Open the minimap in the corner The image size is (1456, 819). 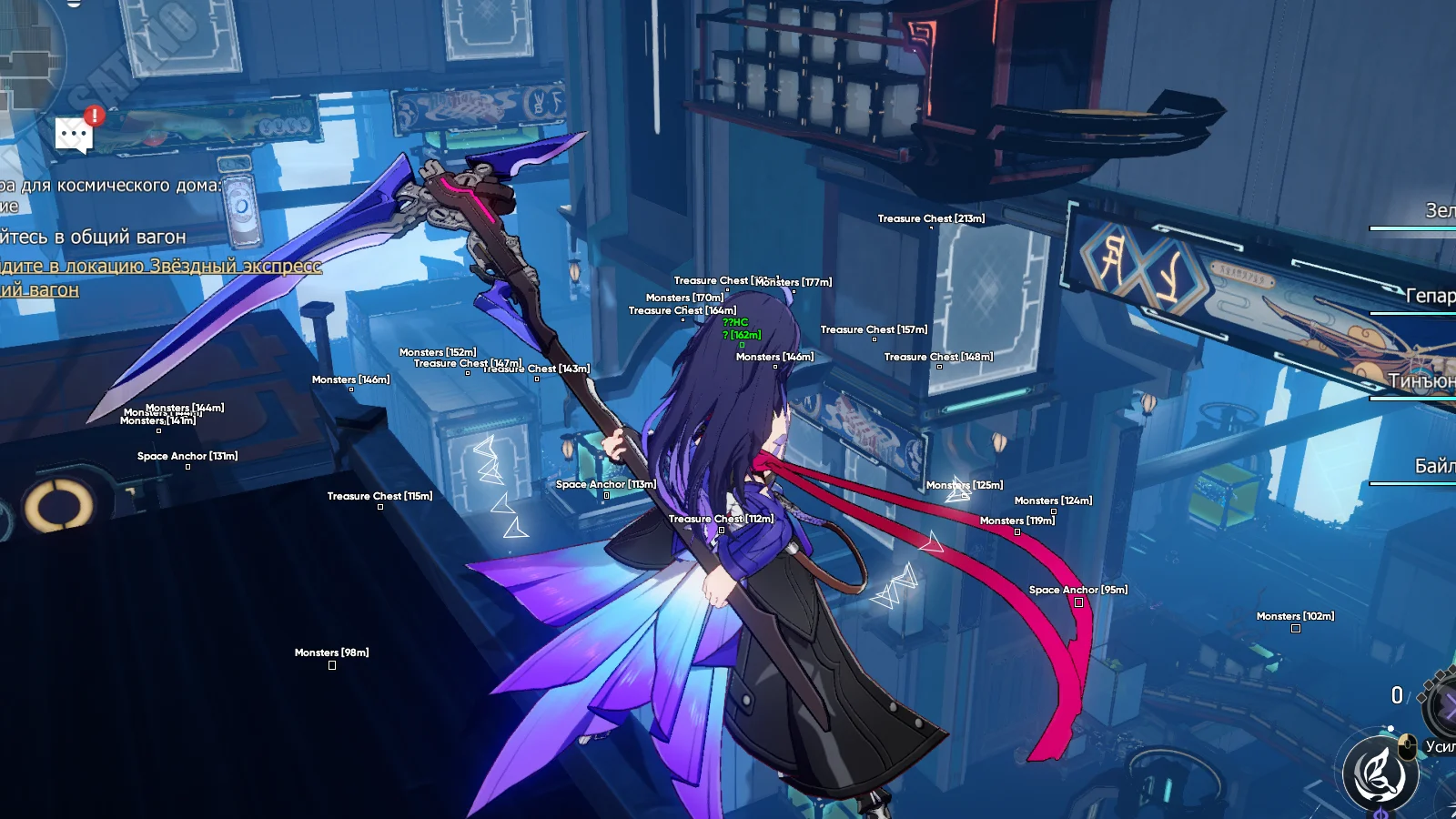[x=27, y=55]
